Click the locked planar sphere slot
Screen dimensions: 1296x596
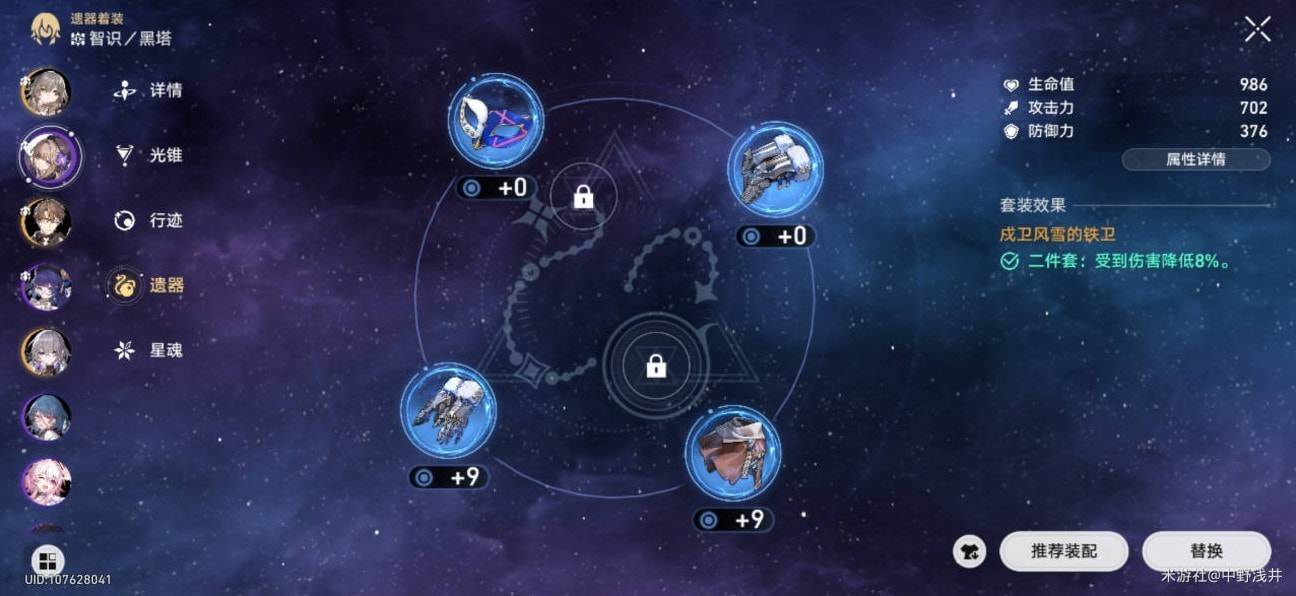click(x=656, y=367)
